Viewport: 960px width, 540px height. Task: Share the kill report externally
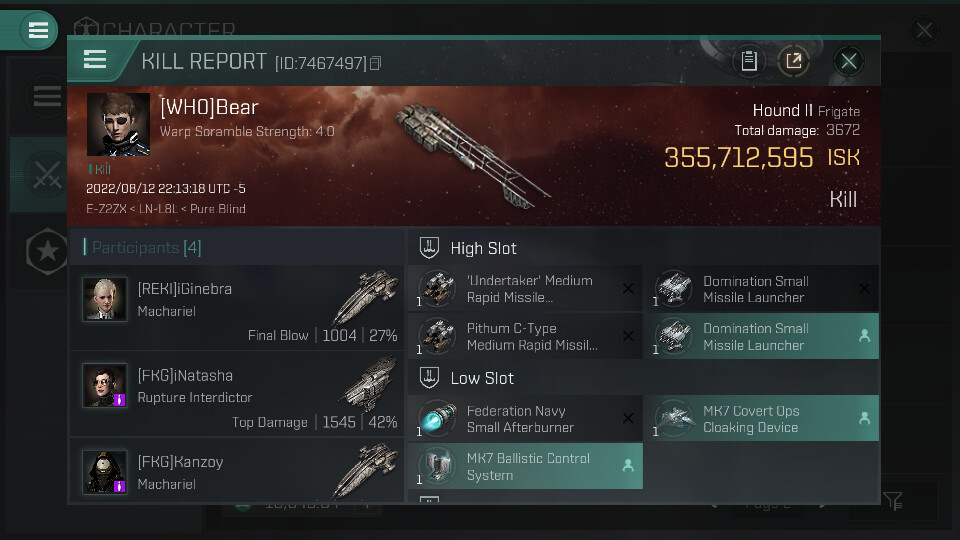coord(794,61)
